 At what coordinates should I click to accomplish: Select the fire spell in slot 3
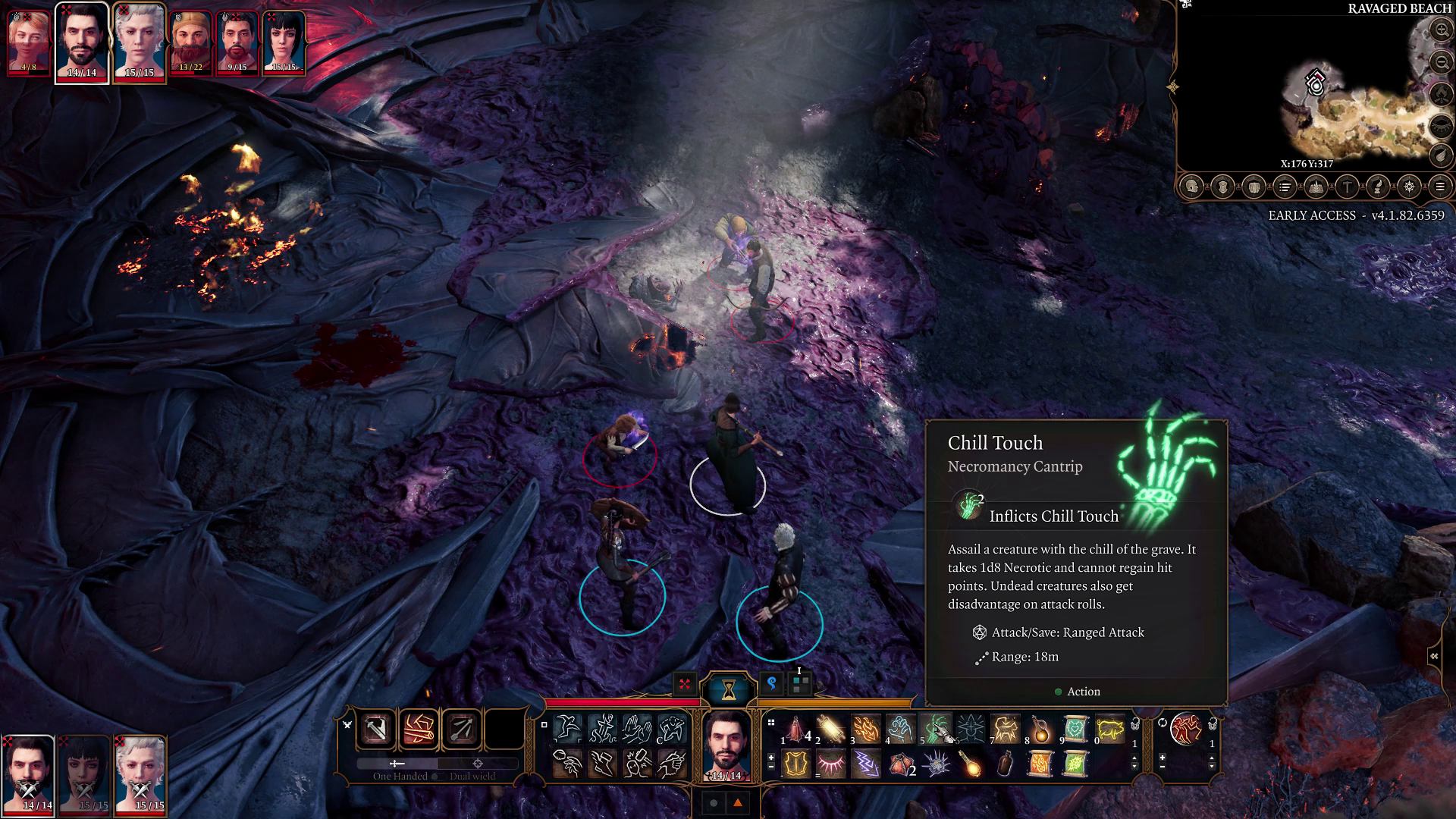pos(865,730)
